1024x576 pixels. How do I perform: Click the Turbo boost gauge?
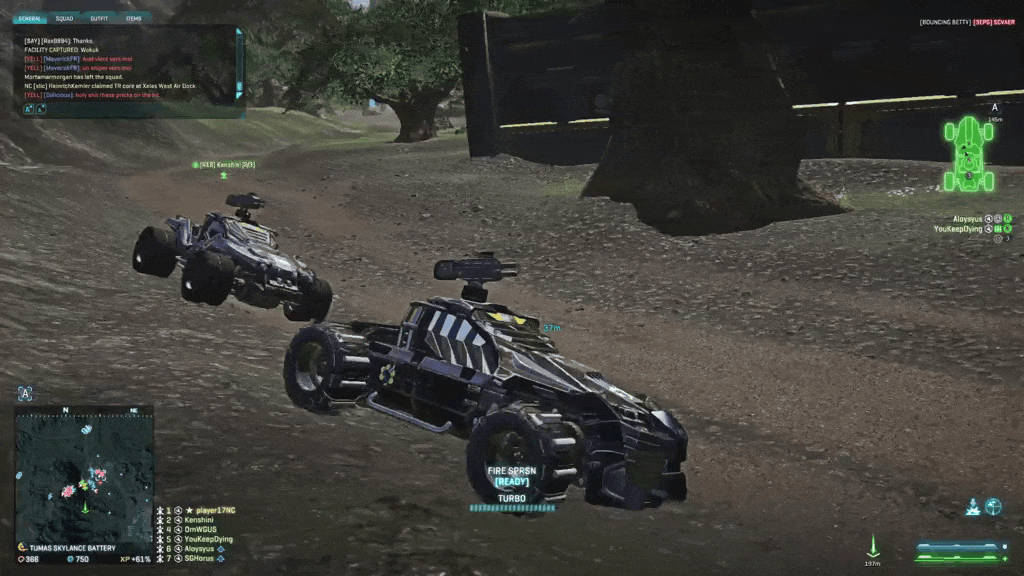(511, 506)
